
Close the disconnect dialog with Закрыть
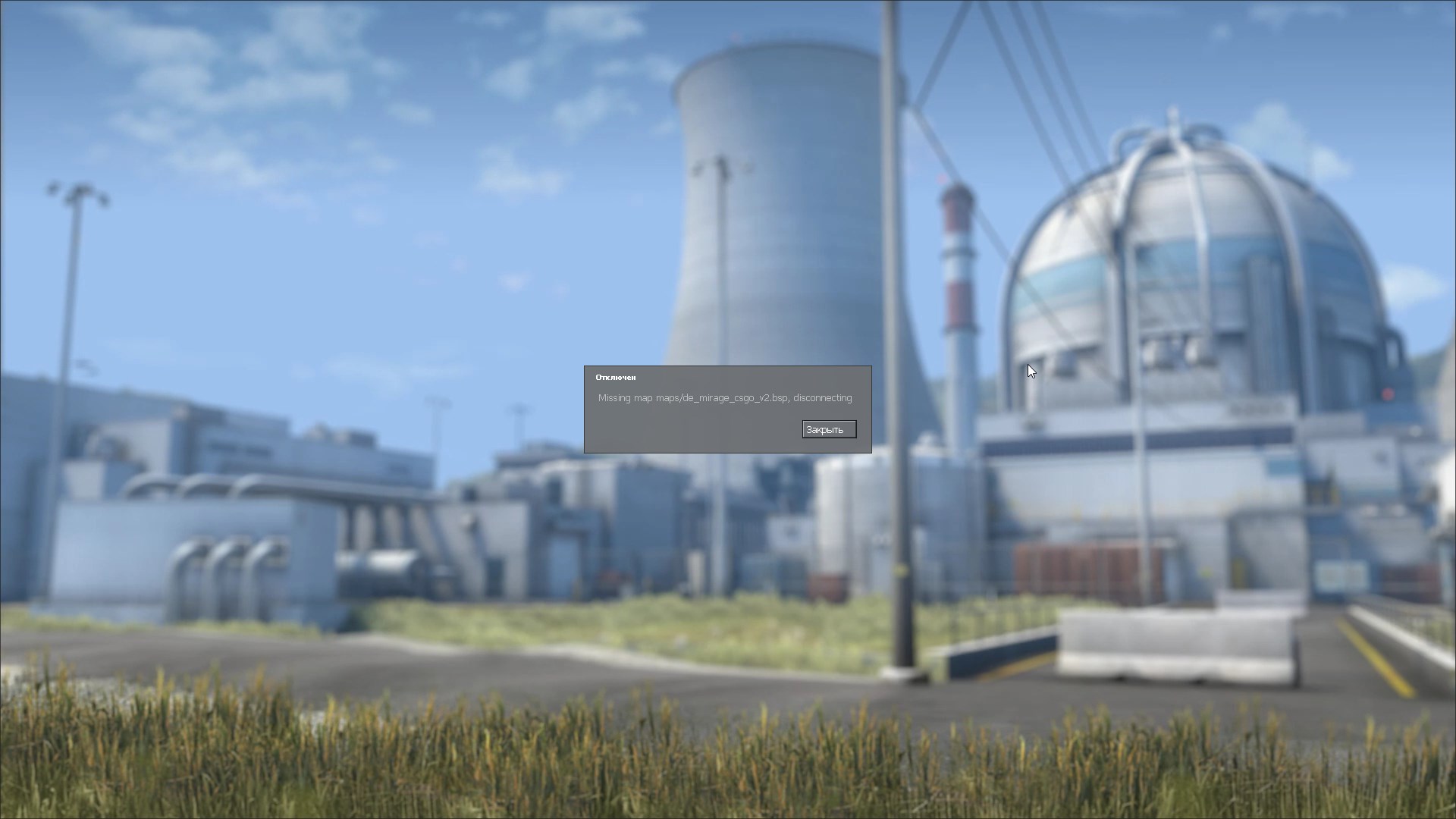tap(829, 430)
